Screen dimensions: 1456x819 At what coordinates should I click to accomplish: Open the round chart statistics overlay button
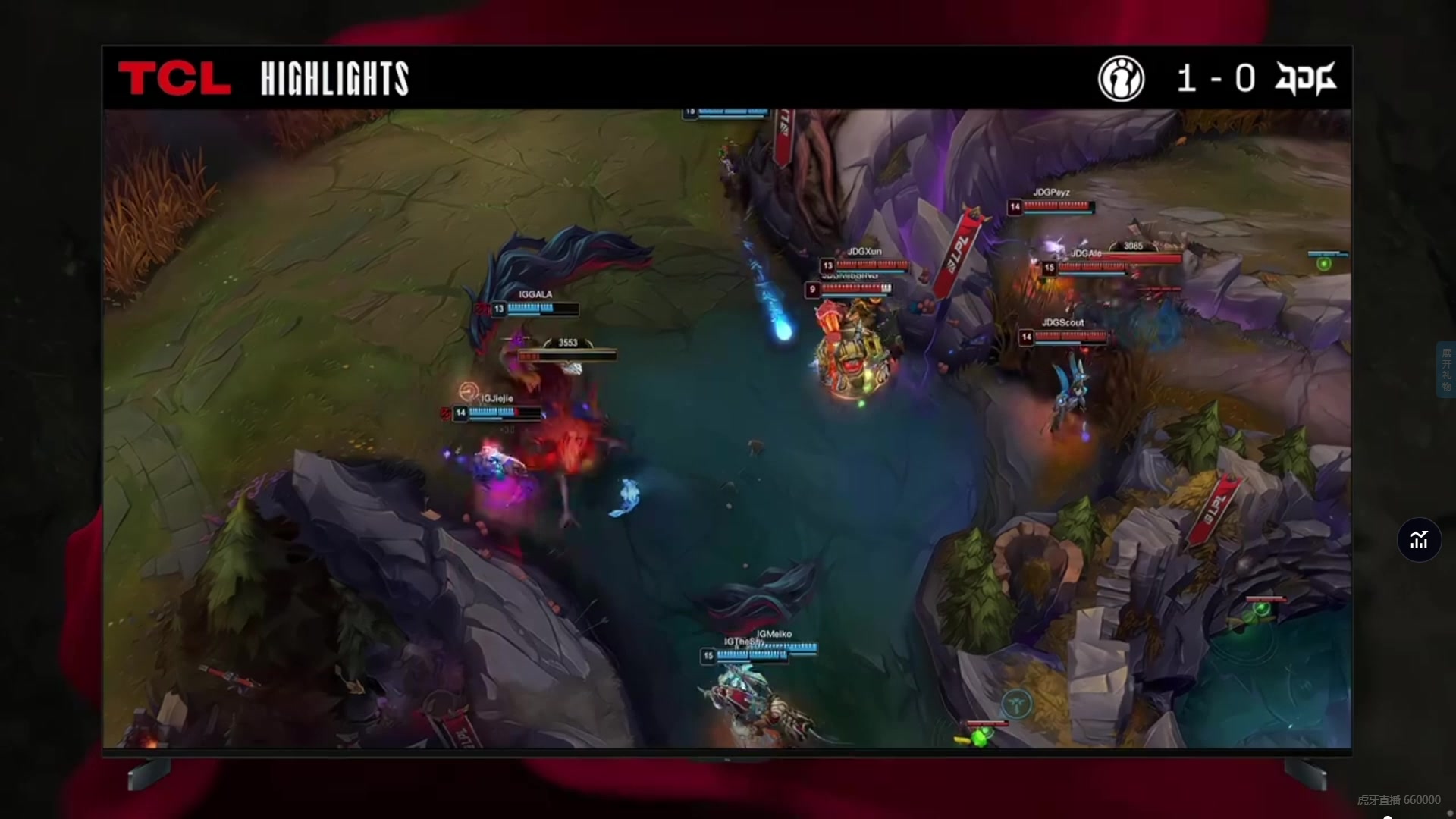pos(1419,540)
